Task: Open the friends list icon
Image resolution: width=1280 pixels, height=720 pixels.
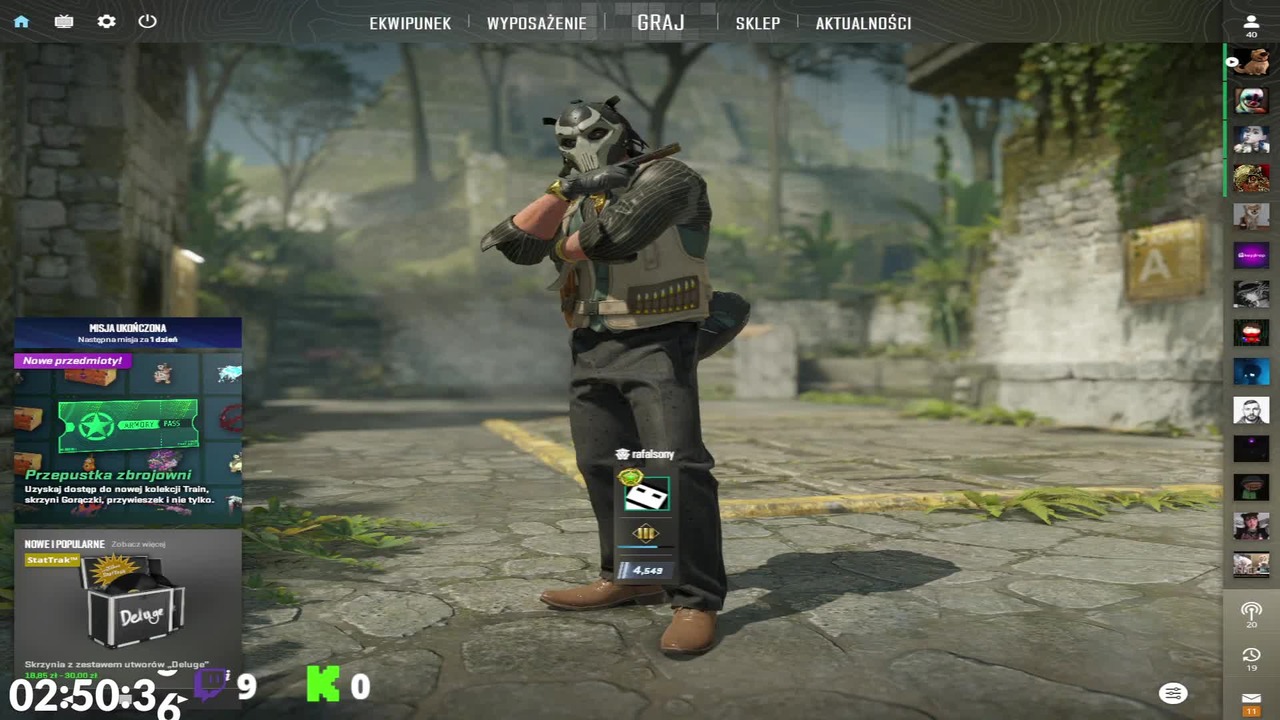Action: coord(1251,23)
